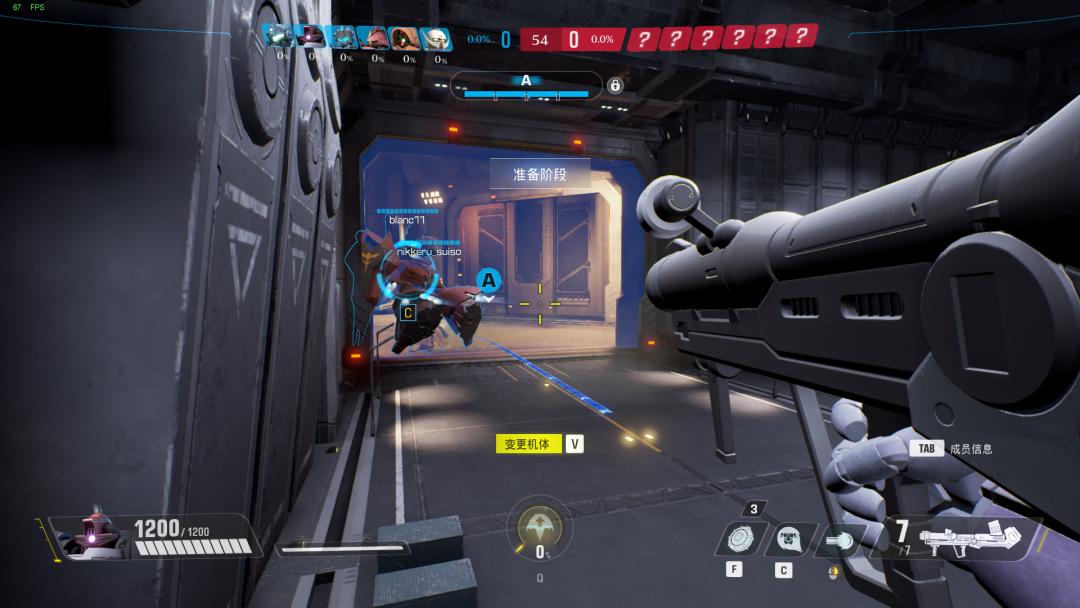Click the player mech portrait beside the 1200 health
The image size is (1080, 608).
[x=90, y=536]
